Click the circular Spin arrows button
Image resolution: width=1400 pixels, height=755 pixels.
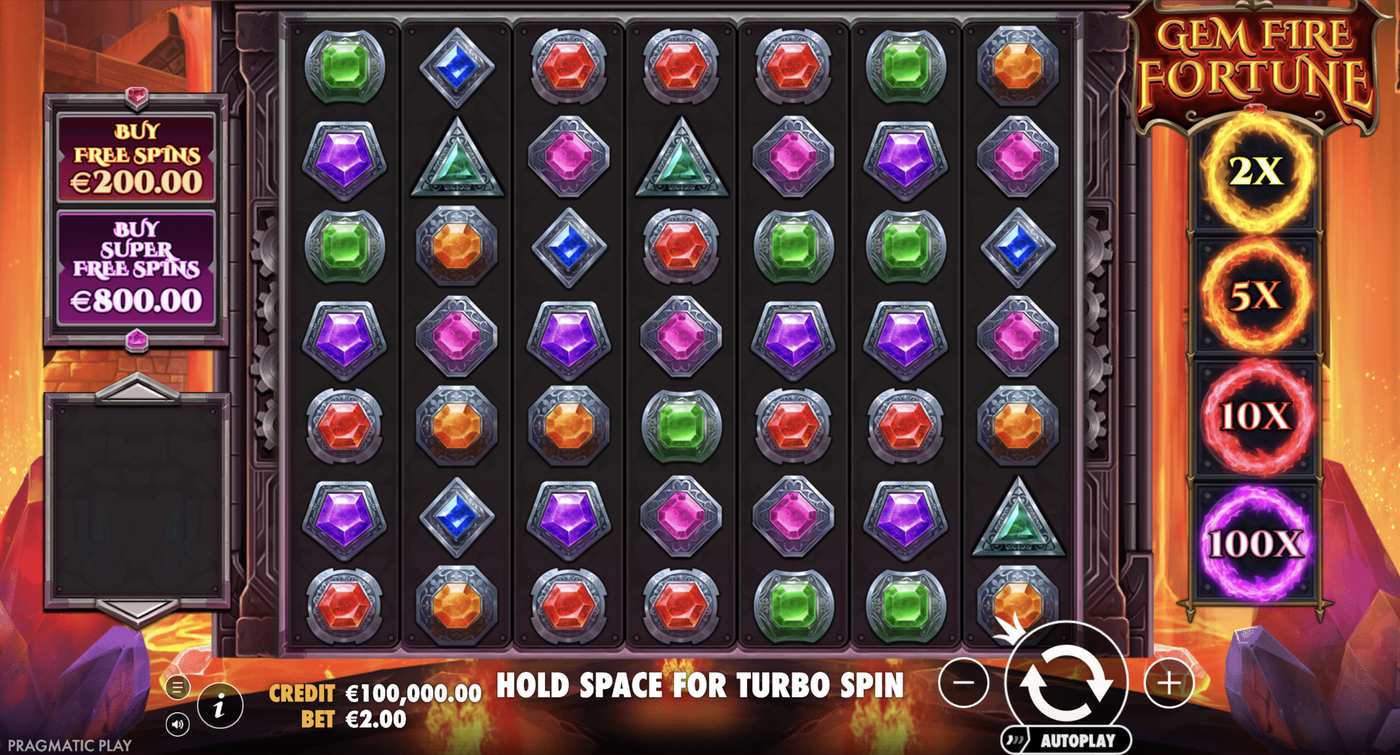tap(1069, 682)
